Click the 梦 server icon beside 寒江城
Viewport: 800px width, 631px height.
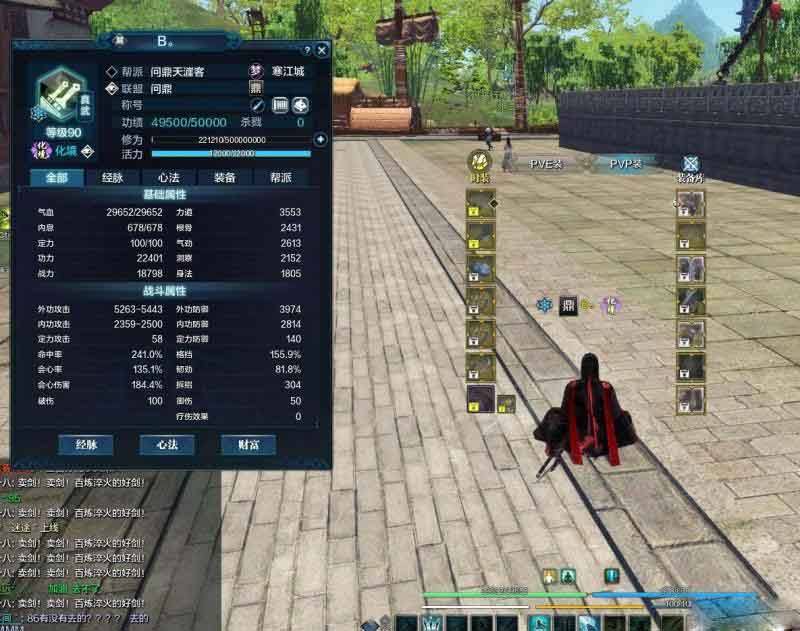click(255, 71)
